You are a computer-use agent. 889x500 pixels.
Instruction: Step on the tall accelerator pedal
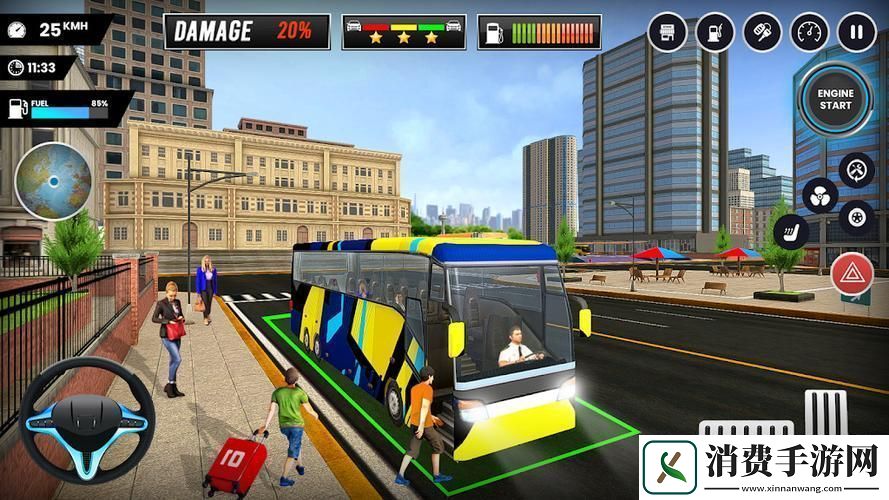826,413
